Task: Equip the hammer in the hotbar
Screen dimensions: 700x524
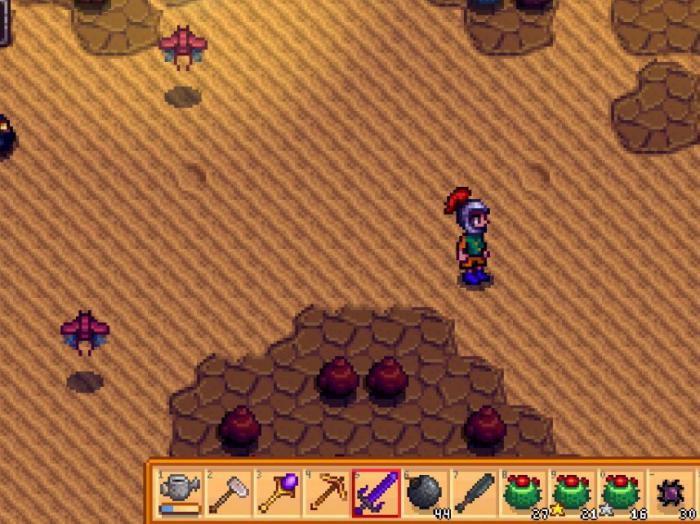Action: 229,492
